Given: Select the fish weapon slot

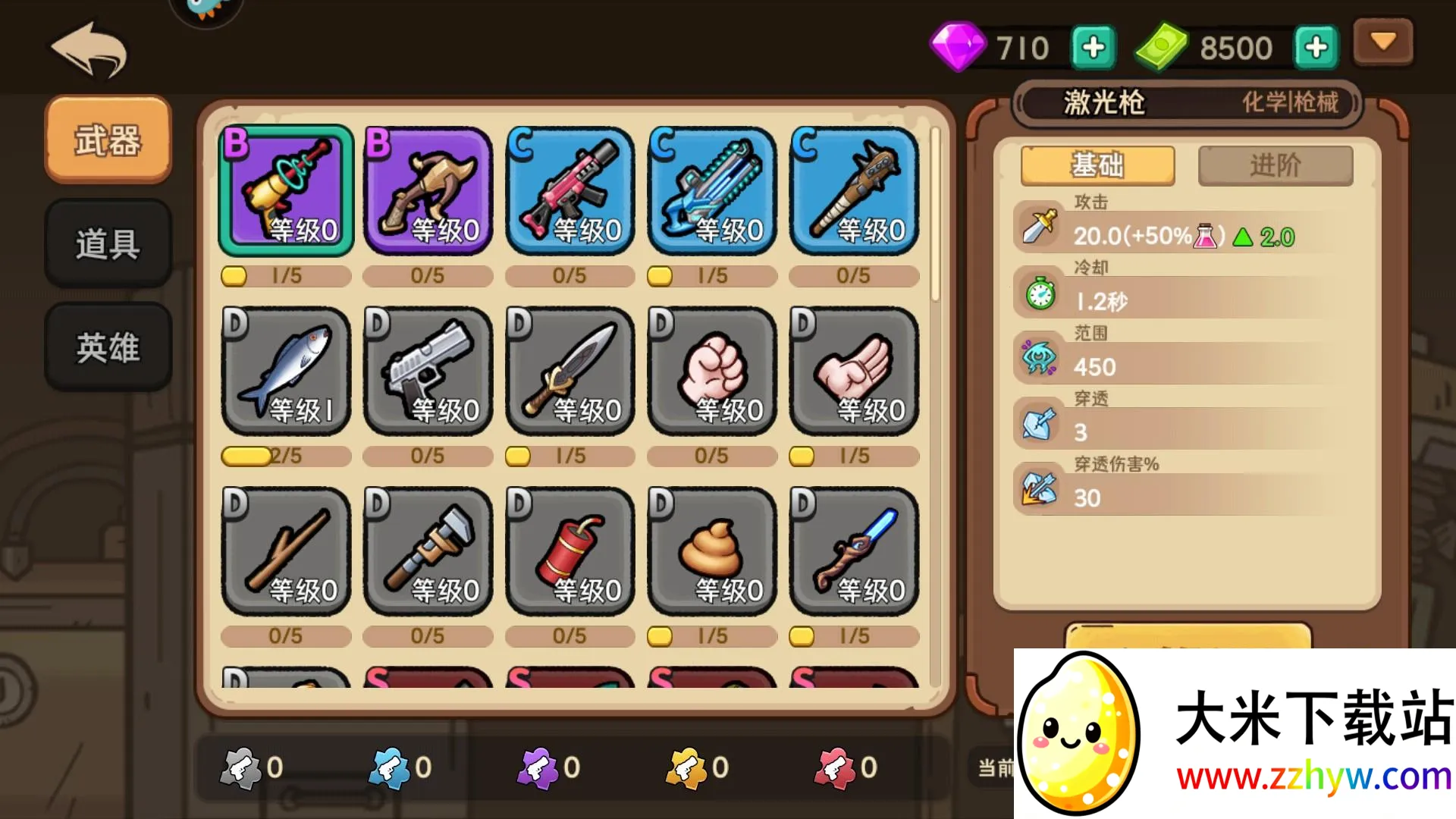Looking at the screenshot, I should tap(286, 370).
